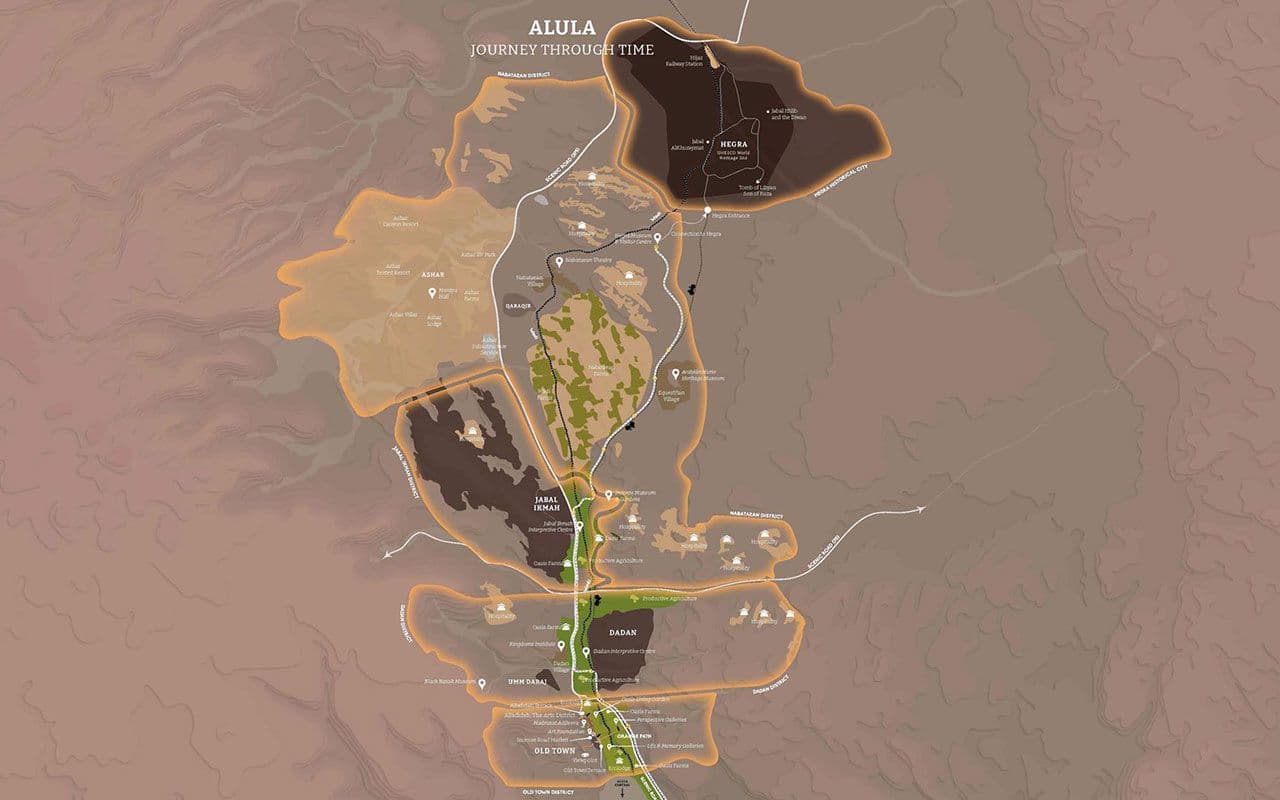Select the Hegra Museum & Visitor Centre pin
The width and height of the screenshot is (1280, 800).
[x=657, y=238]
